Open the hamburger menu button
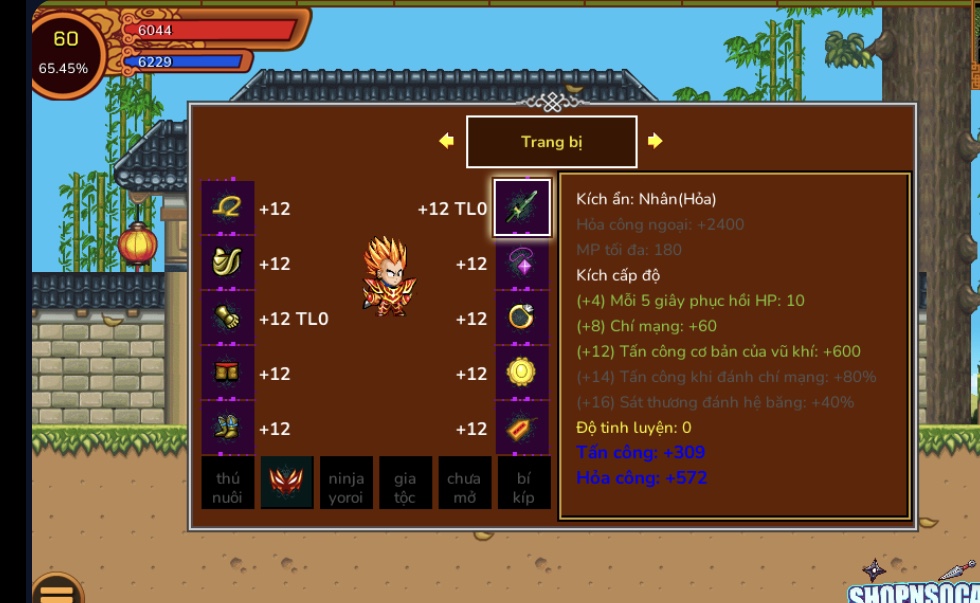Image resolution: width=980 pixels, height=603 pixels. pyautogui.click(x=57, y=592)
